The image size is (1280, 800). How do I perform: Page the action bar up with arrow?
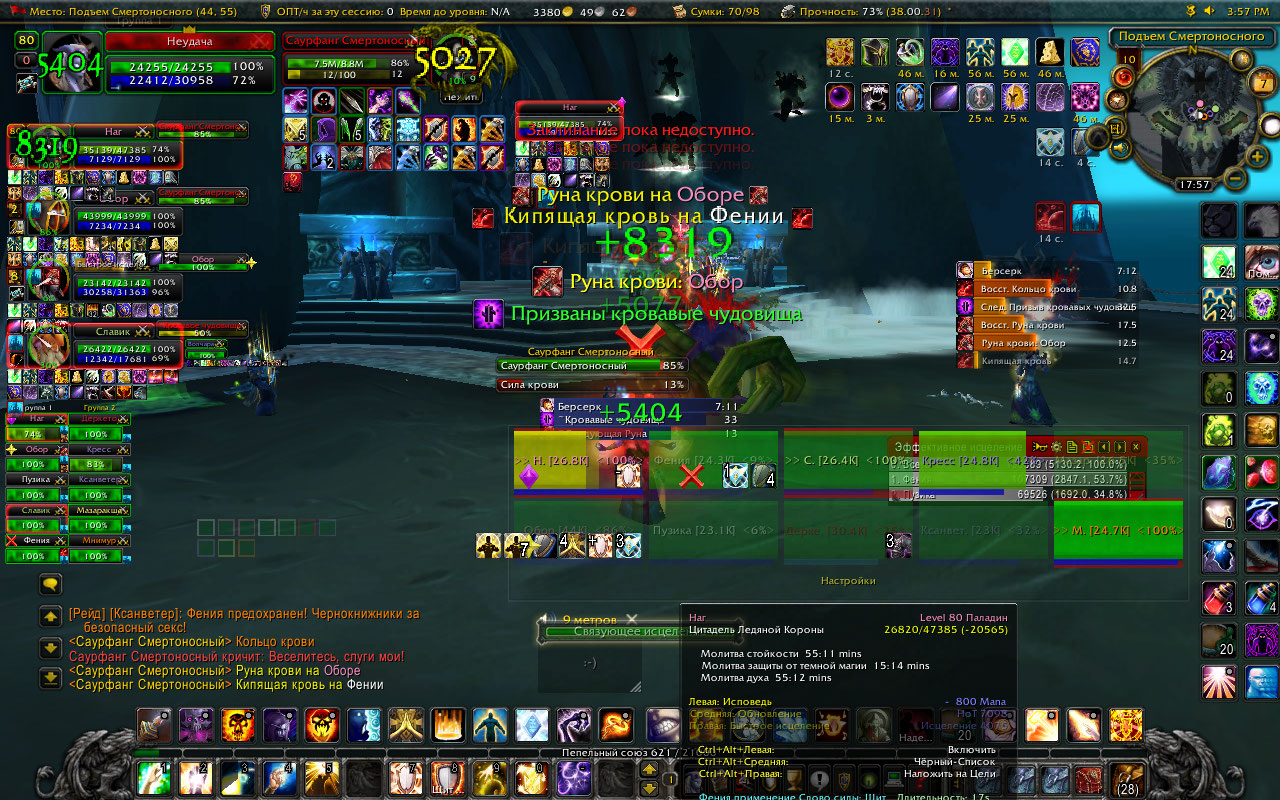(649, 770)
